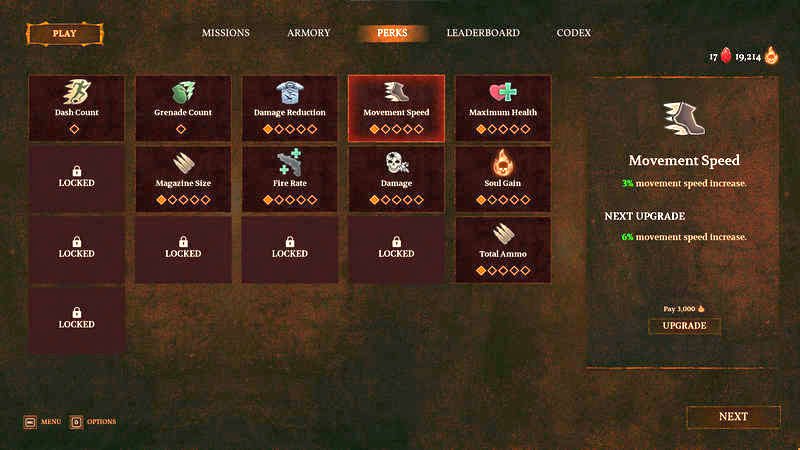Select the Perks tab
This screenshot has width=800, height=450.
click(392, 33)
